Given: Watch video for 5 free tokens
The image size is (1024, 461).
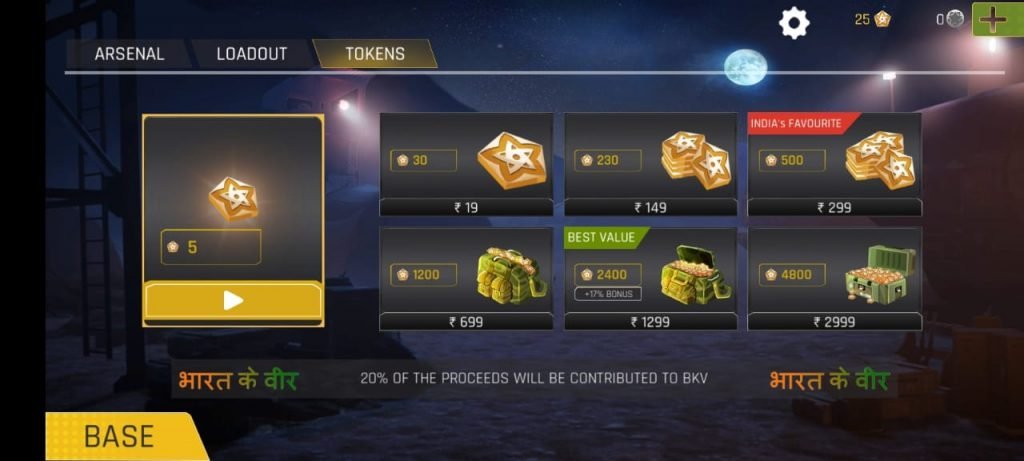Looking at the screenshot, I should [233, 300].
